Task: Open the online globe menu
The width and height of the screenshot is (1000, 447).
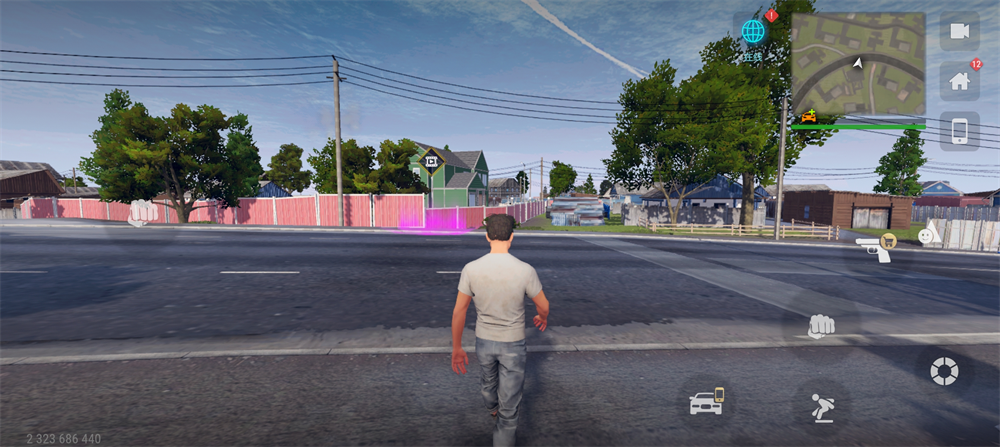Action: coord(753,32)
